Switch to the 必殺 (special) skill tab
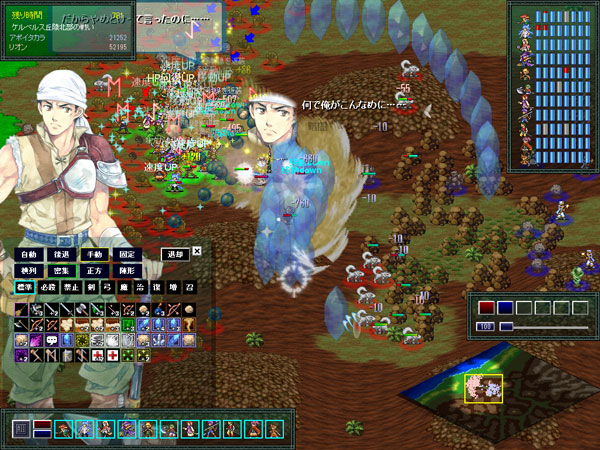The height and width of the screenshot is (450, 600). click(48, 288)
